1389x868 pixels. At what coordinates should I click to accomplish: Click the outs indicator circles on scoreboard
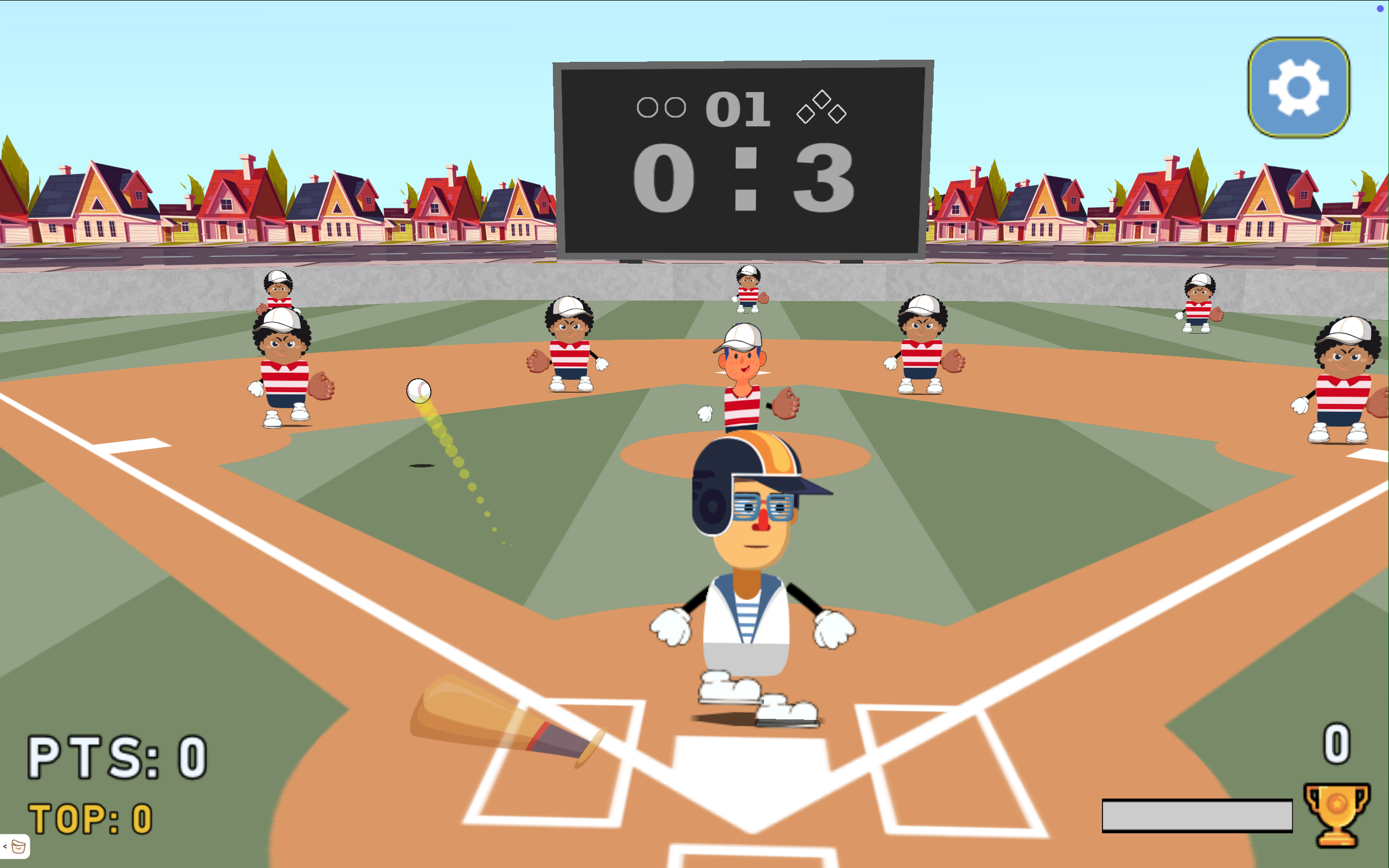click(663, 107)
